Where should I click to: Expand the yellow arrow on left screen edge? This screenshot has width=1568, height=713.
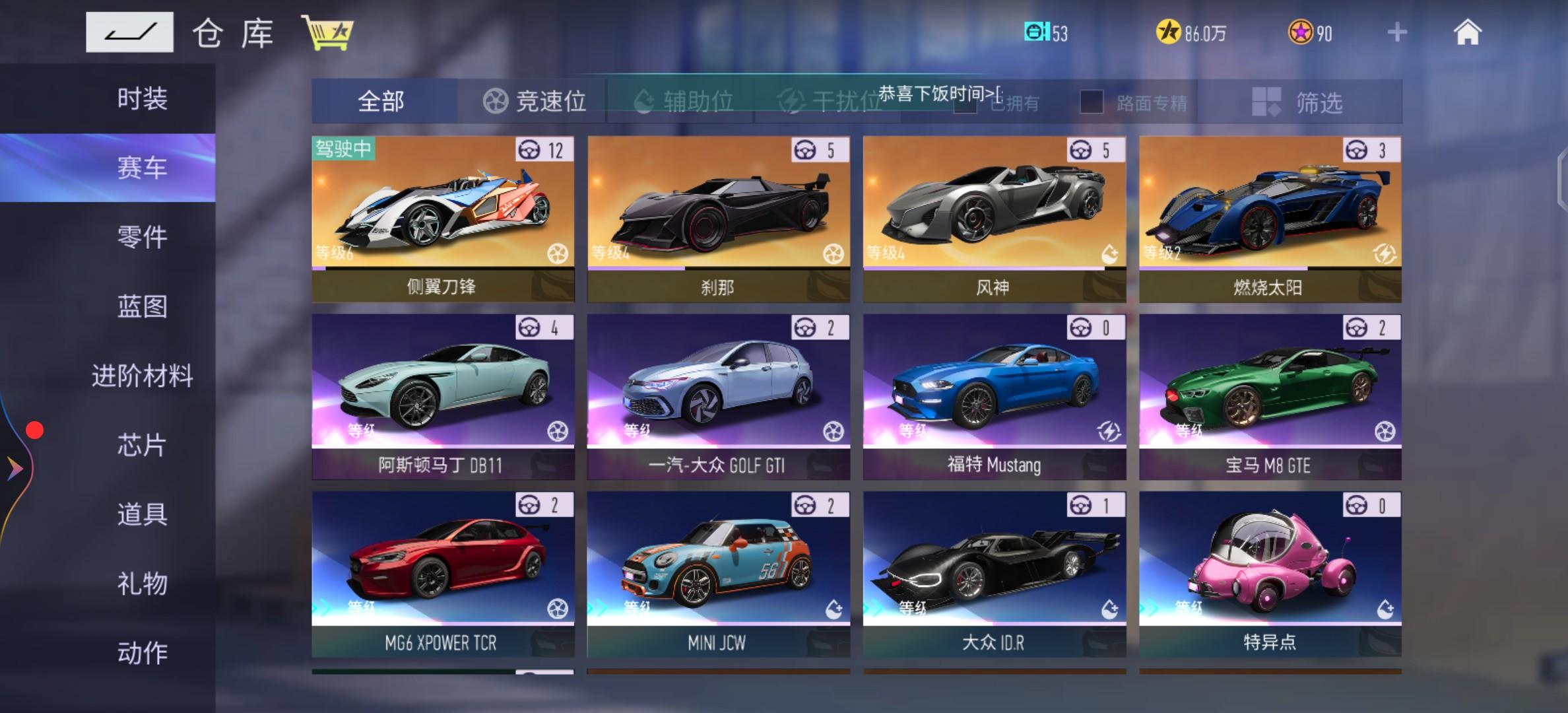point(13,469)
